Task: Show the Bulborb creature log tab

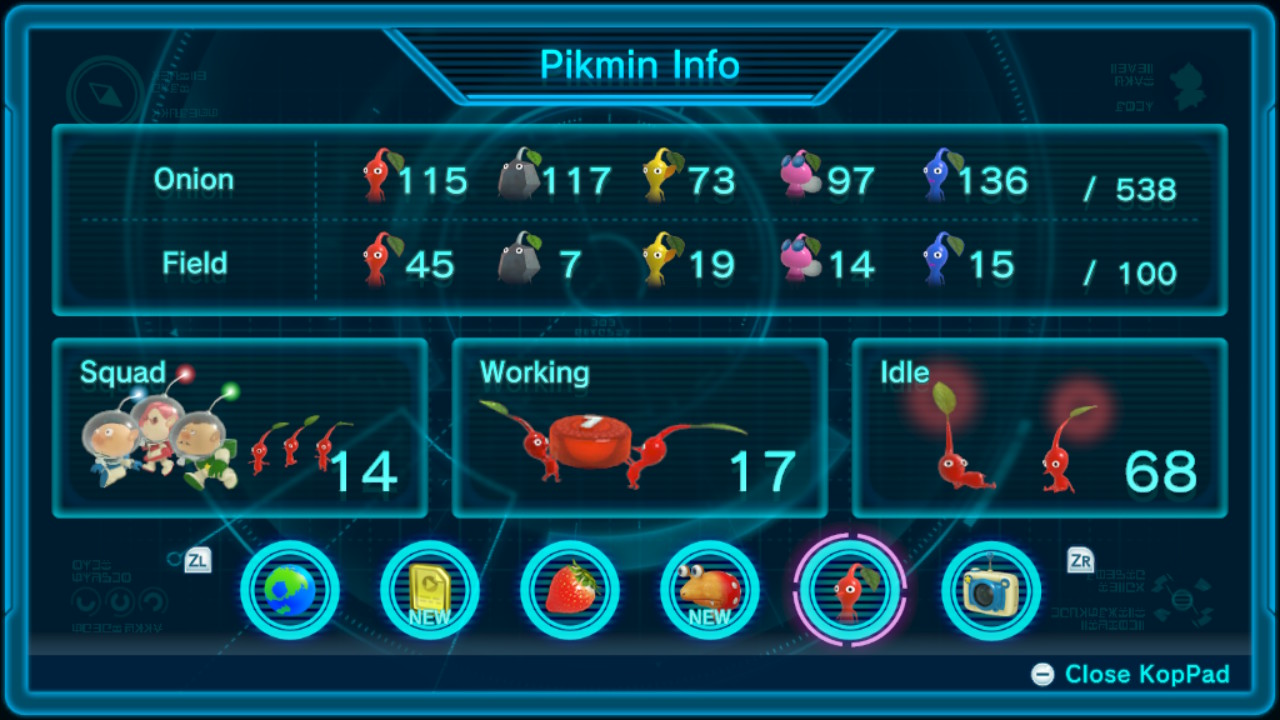Action: pos(710,590)
